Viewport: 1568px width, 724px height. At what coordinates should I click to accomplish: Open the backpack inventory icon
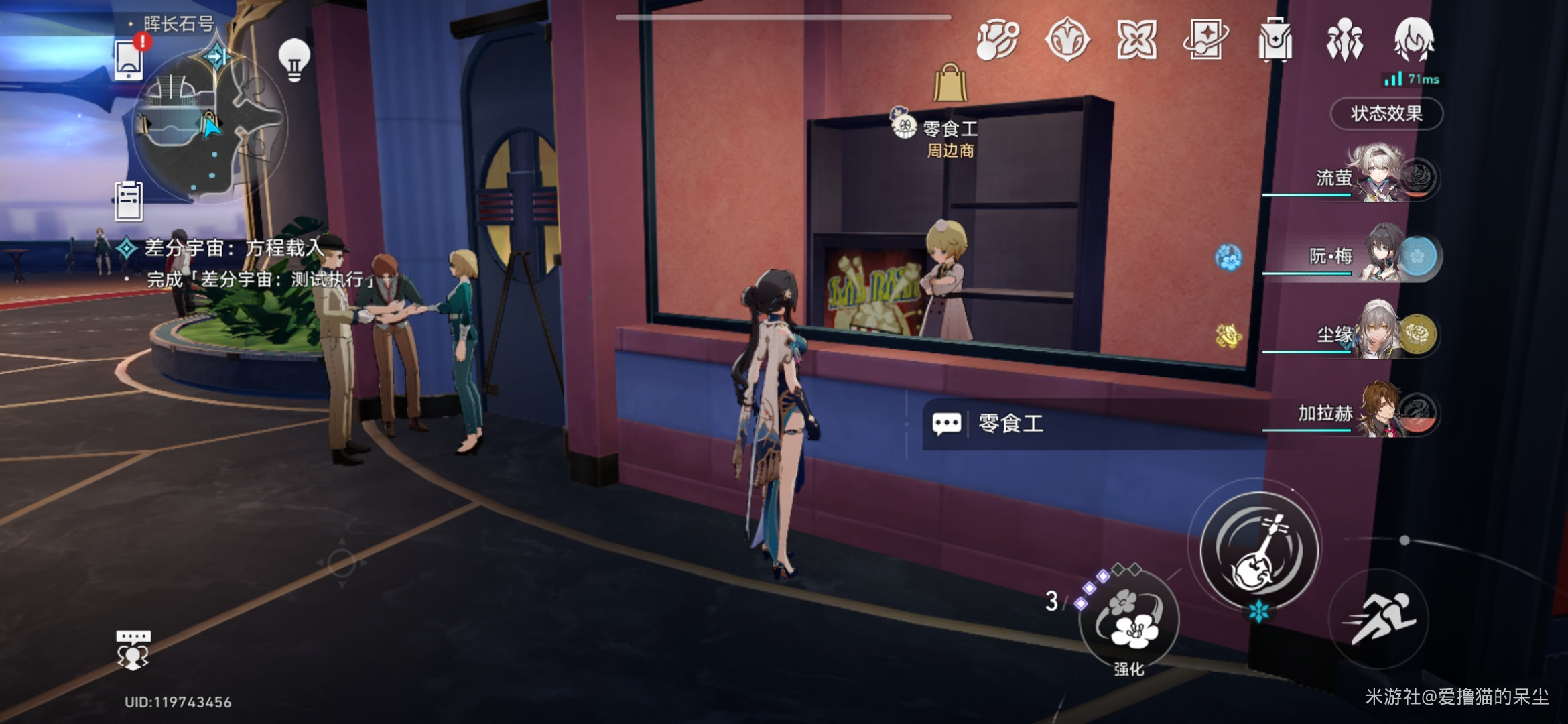coord(1275,40)
